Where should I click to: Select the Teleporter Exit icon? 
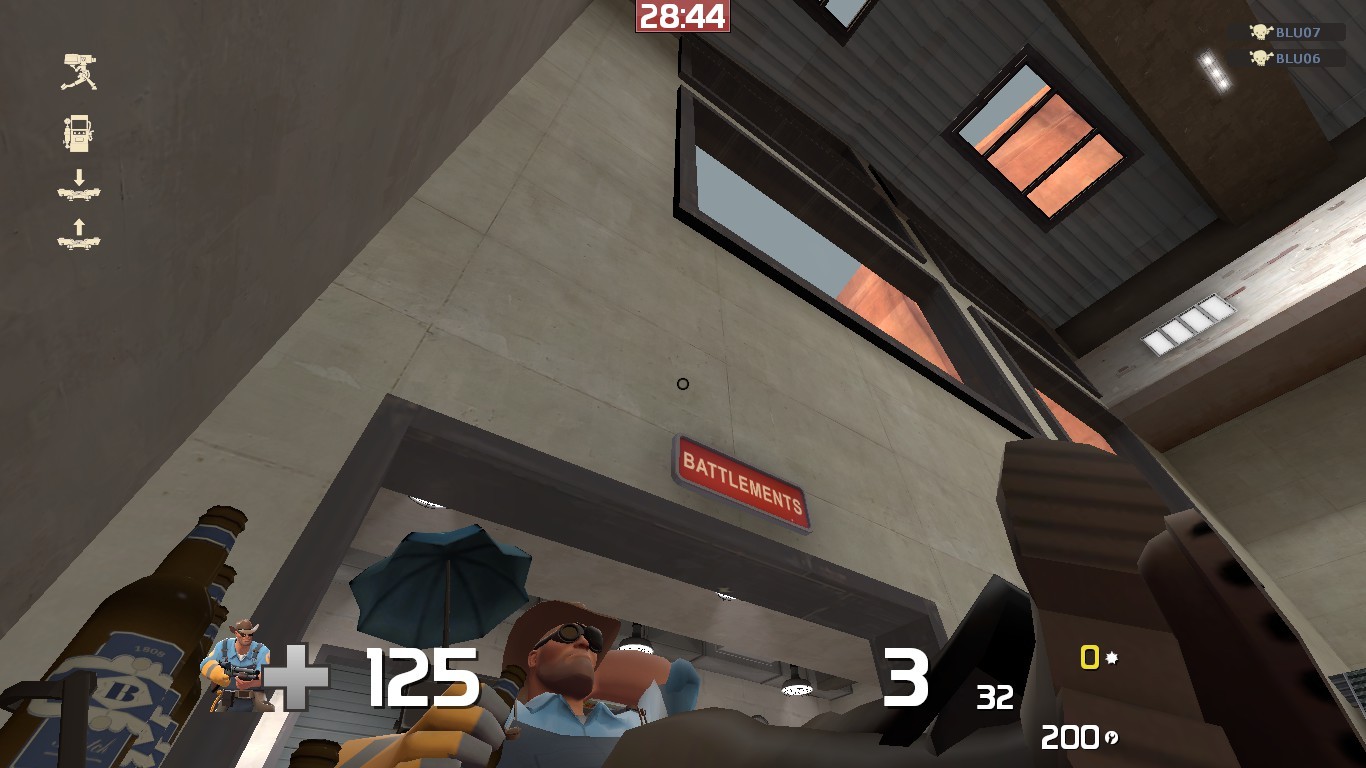(80, 190)
